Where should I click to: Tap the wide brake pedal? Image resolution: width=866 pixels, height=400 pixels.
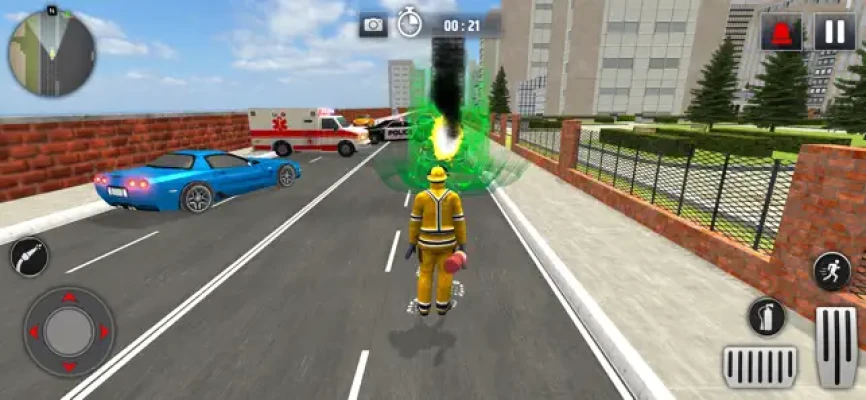click(x=760, y=366)
